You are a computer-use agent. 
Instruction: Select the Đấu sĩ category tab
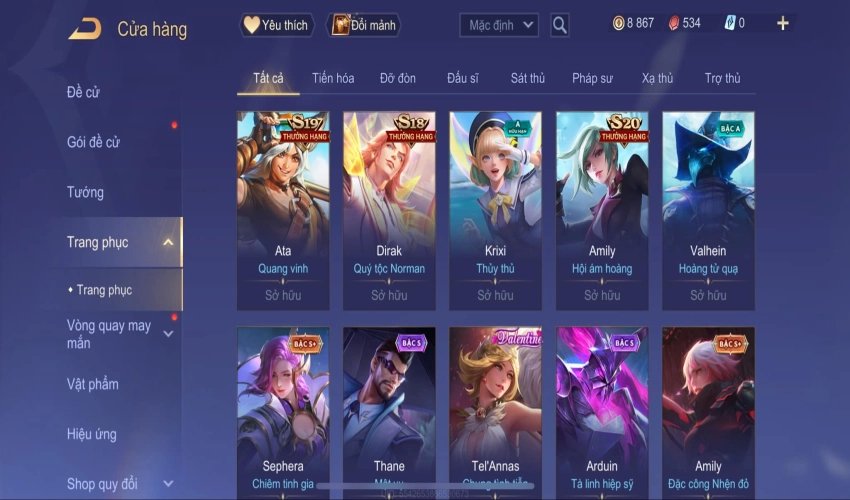(463, 78)
